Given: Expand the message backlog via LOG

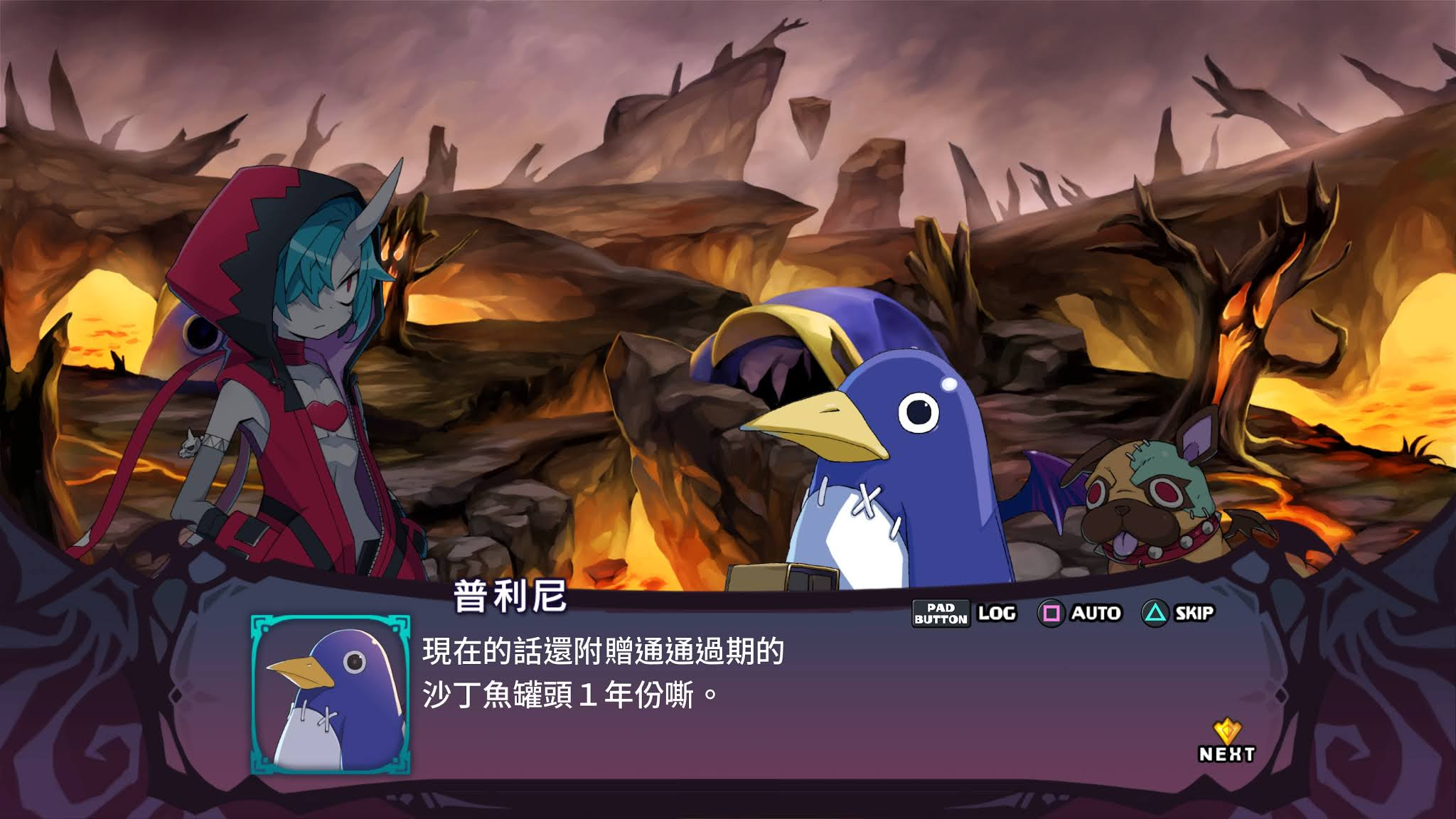Looking at the screenshot, I should point(998,612).
